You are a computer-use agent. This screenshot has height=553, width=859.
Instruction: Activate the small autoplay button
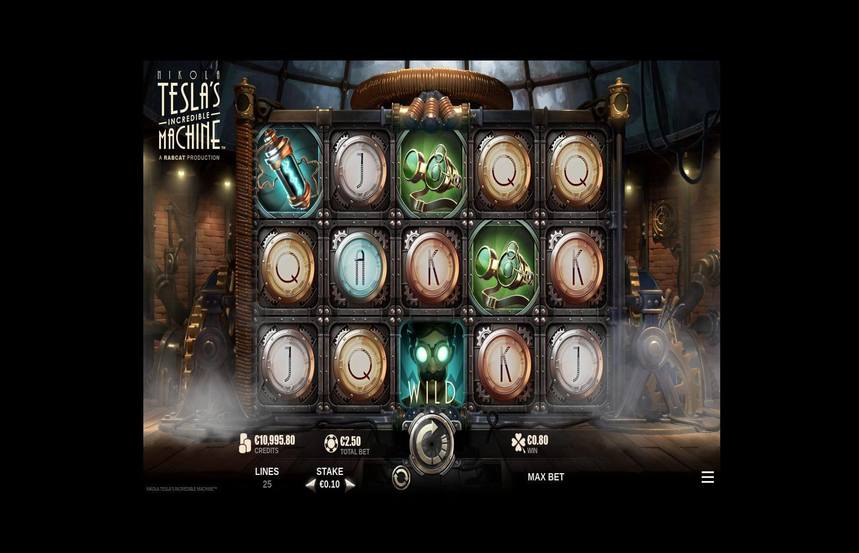pos(401,478)
